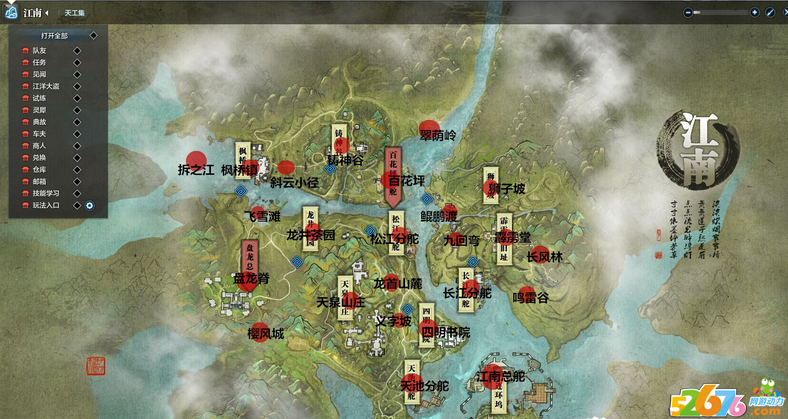Click 打开全部 to show all markers
Image resolution: width=788 pixels, height=419 pixels.
pyautogui.click(x=56, y=35)
